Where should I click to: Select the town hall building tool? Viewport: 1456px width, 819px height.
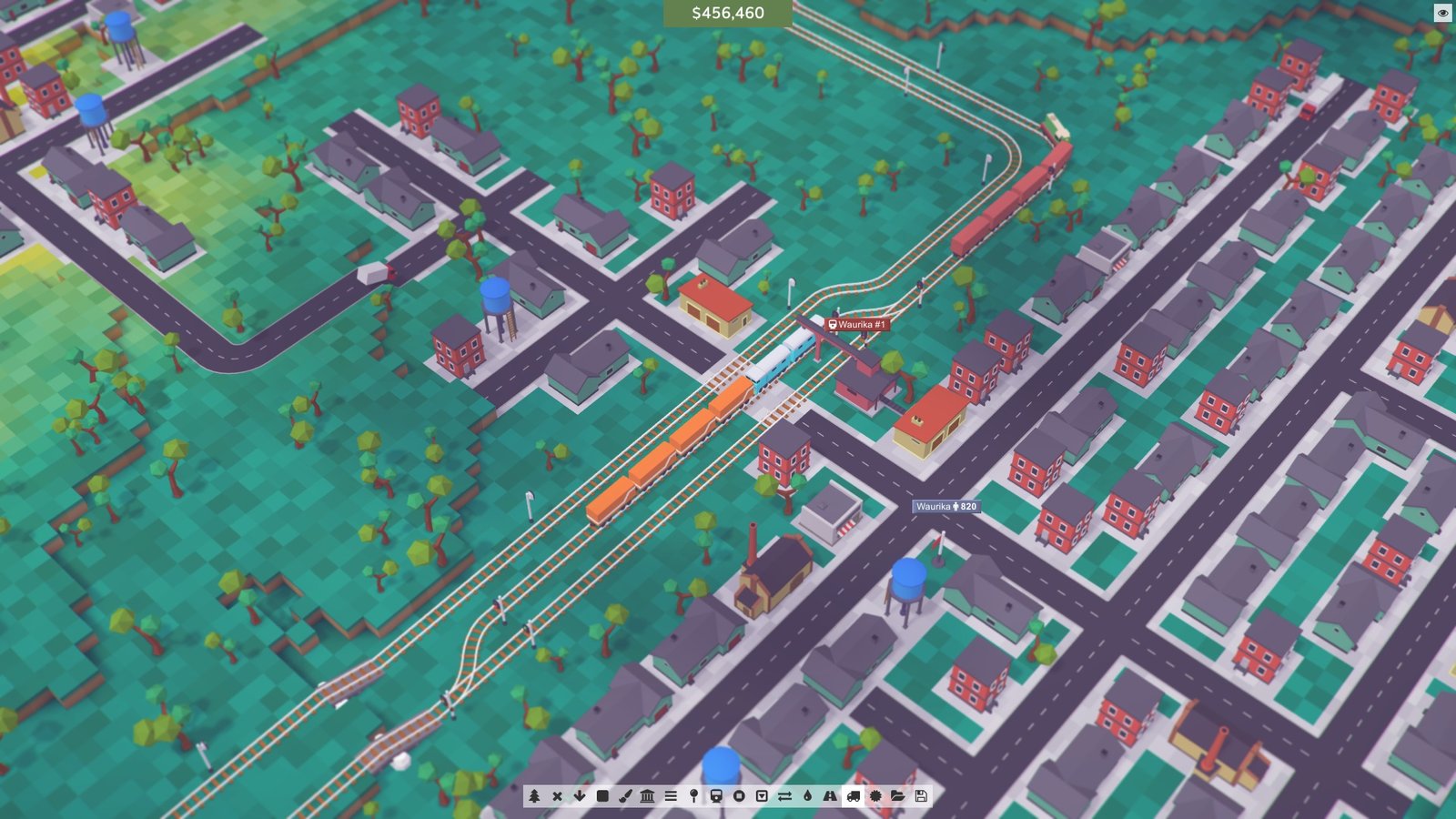(x=647, y=794)
